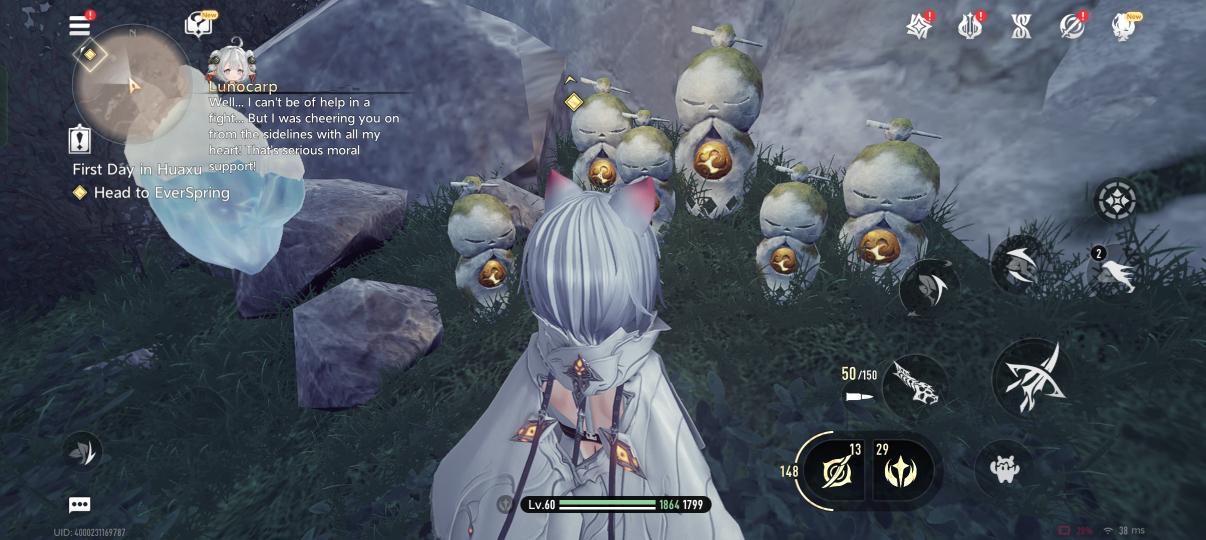Open the trident emblem icon menu

969,26
